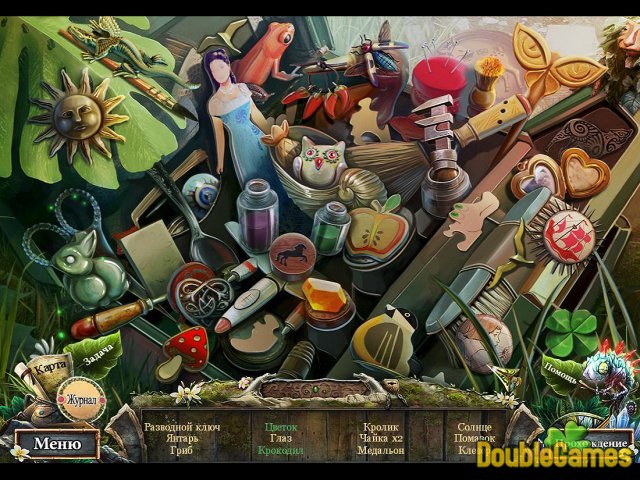
Task: Select 'Помазок' in the item list
Action: pos(475,438)
